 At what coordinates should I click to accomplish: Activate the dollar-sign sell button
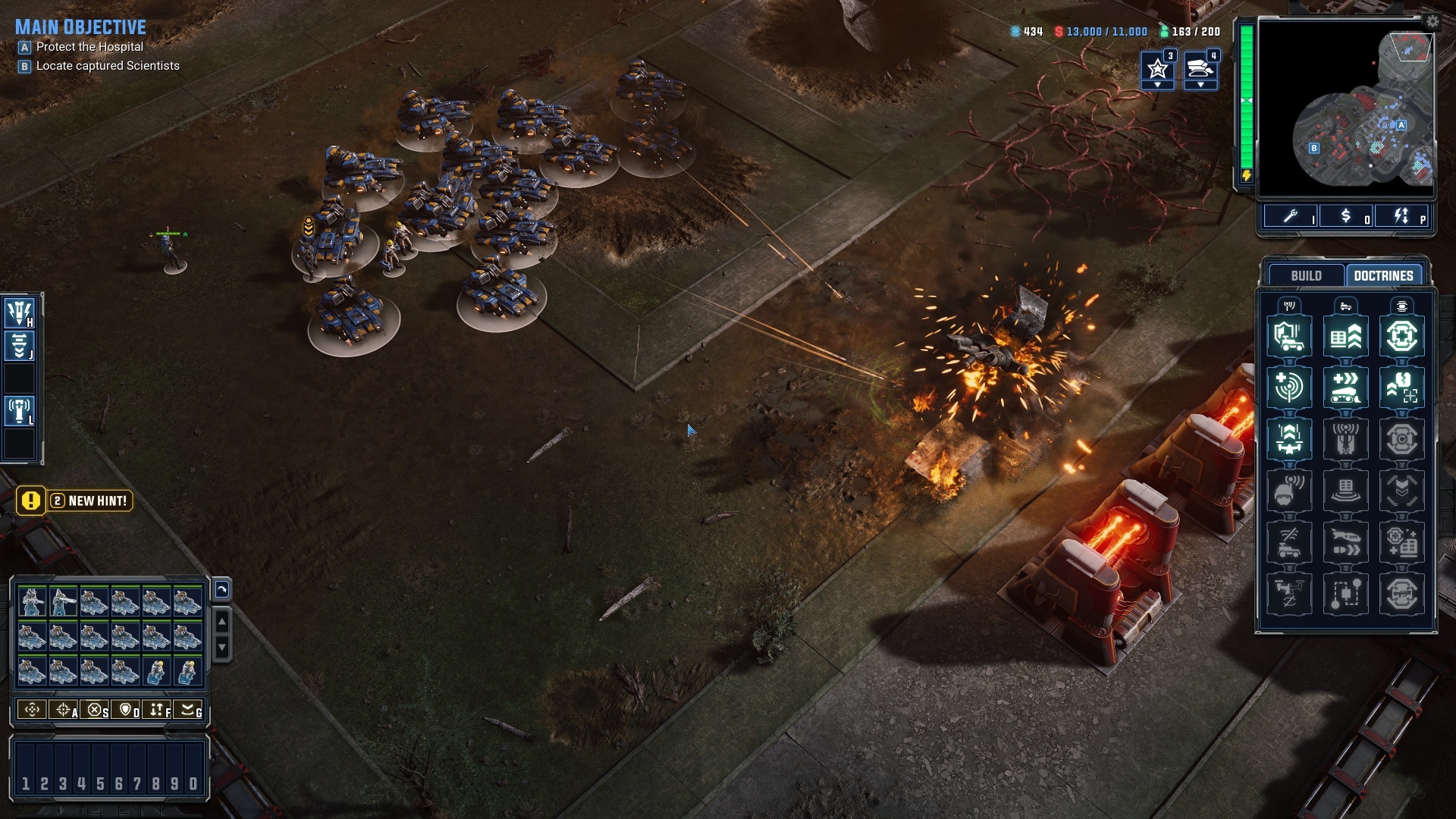click(x=1346, y=216)
